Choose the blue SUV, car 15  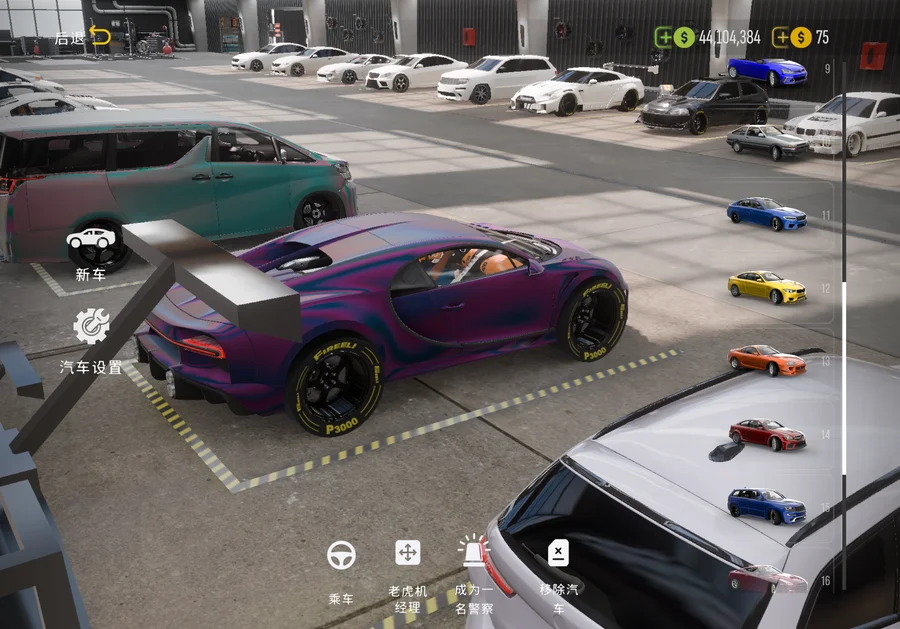coord(767,505)
